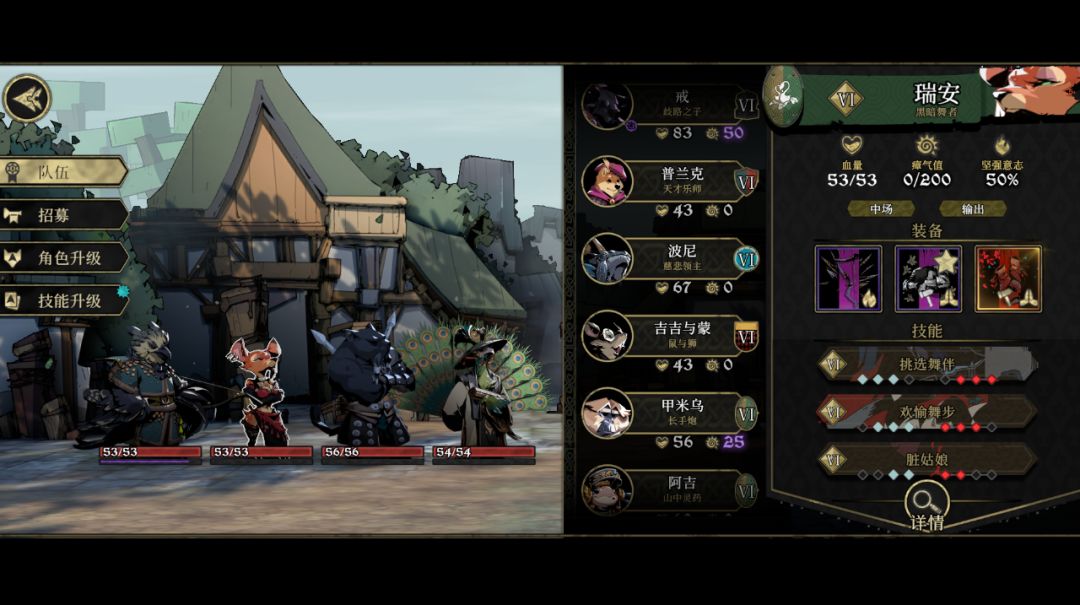Open the 队伍 team menu
1080x605 pixels.
(62, 171)
